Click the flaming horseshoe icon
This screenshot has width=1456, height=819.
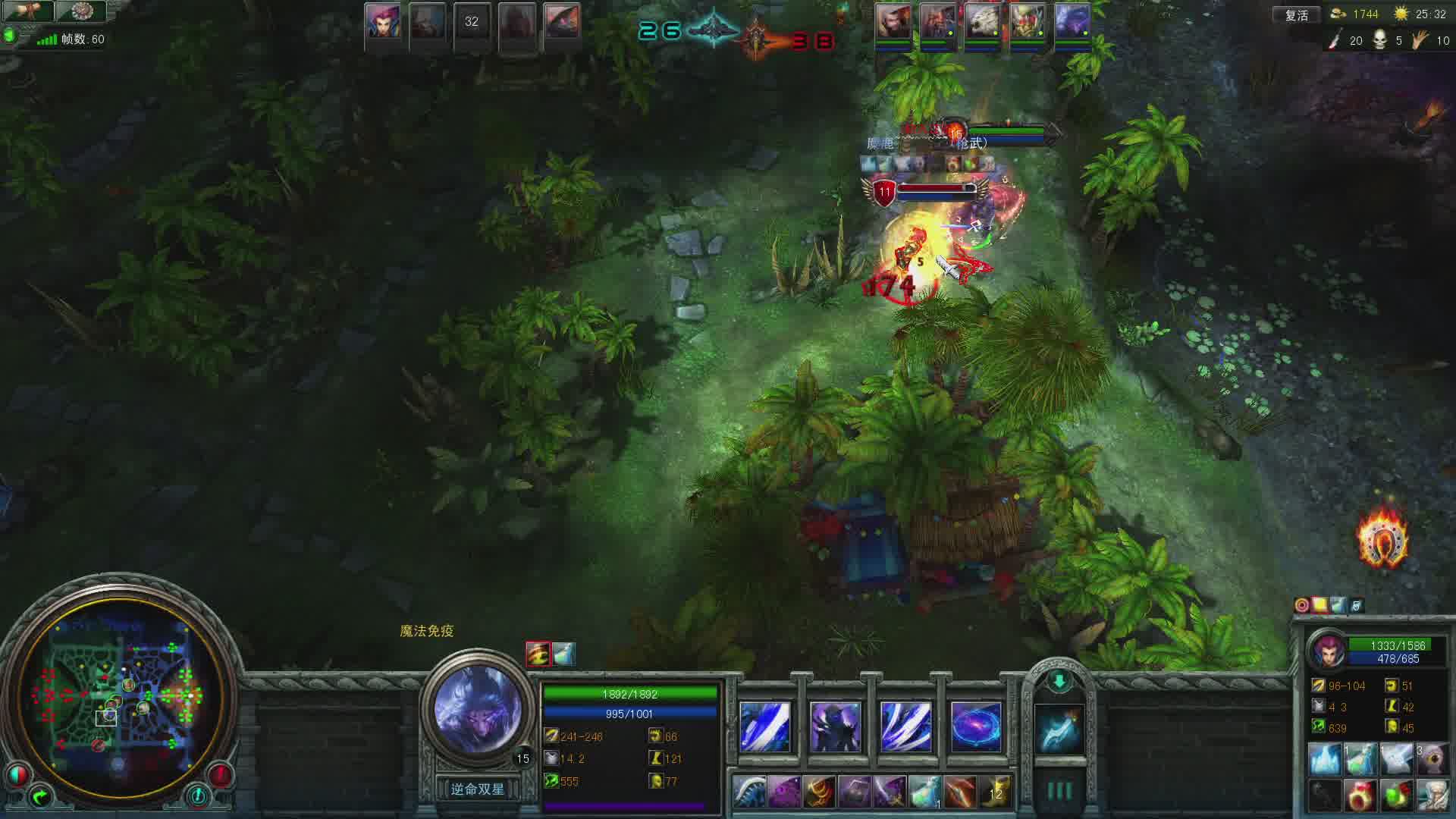tap(1382, 540)
